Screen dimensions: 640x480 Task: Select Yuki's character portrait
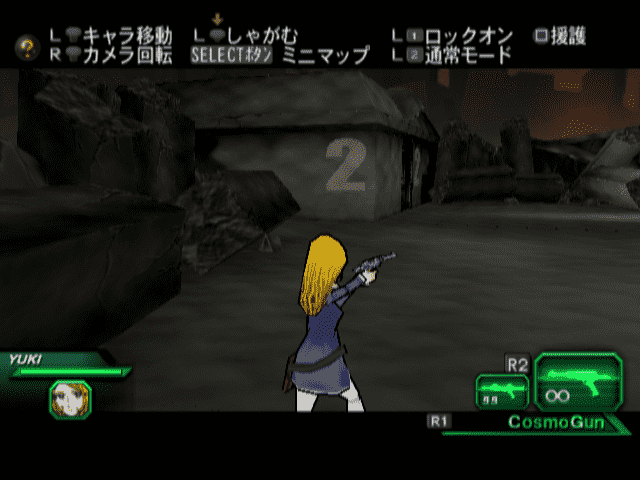coord(70,399)
